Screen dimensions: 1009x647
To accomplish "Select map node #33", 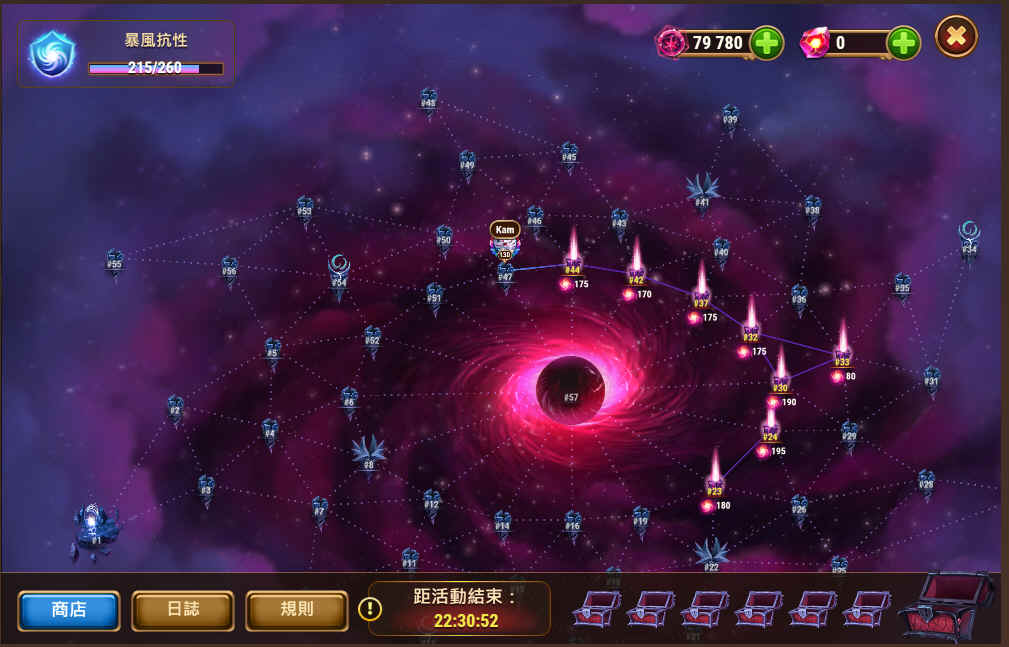I will [x=842, y=356].
